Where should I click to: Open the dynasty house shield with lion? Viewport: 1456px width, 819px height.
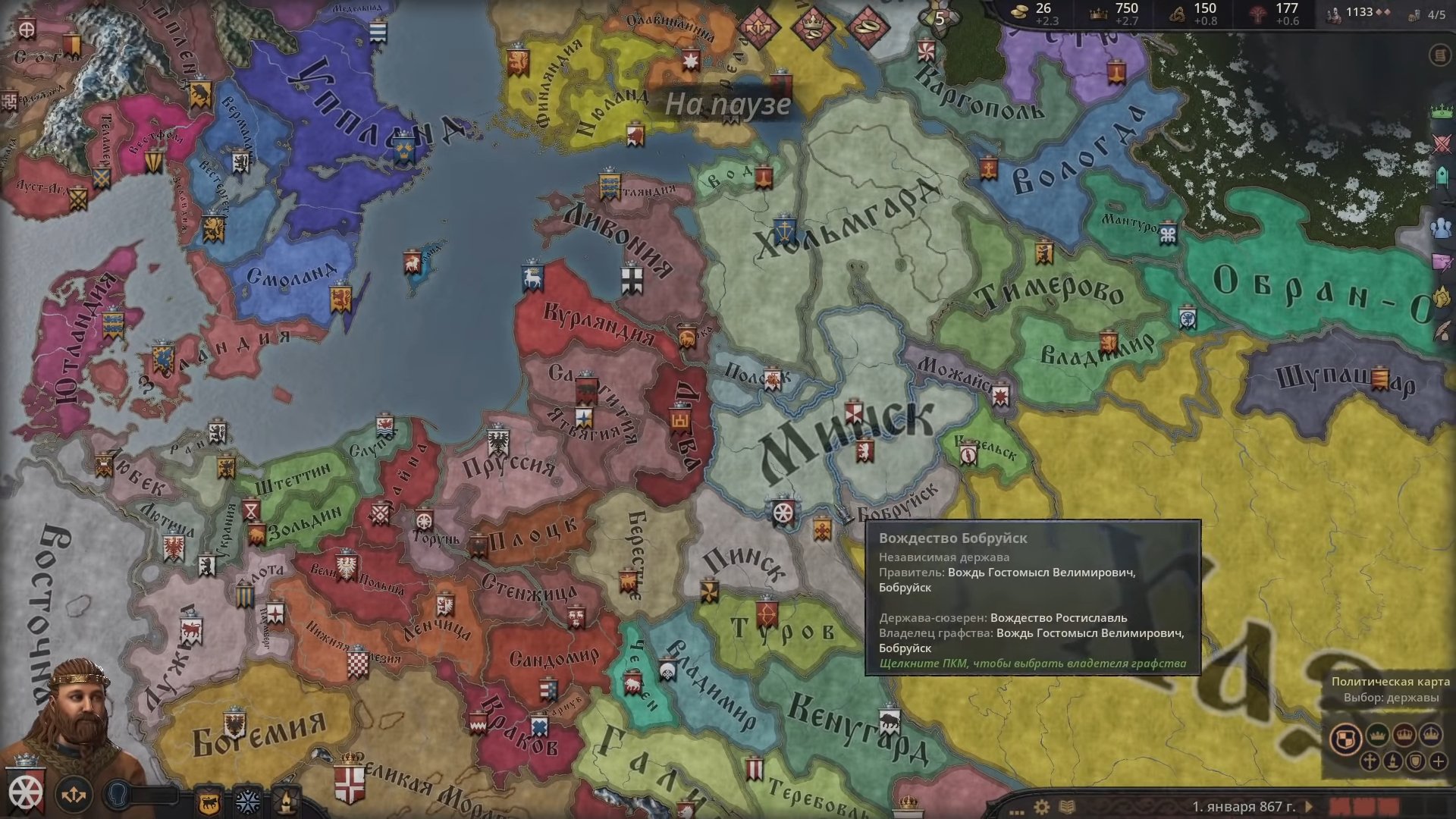click(x=209, y=801)
